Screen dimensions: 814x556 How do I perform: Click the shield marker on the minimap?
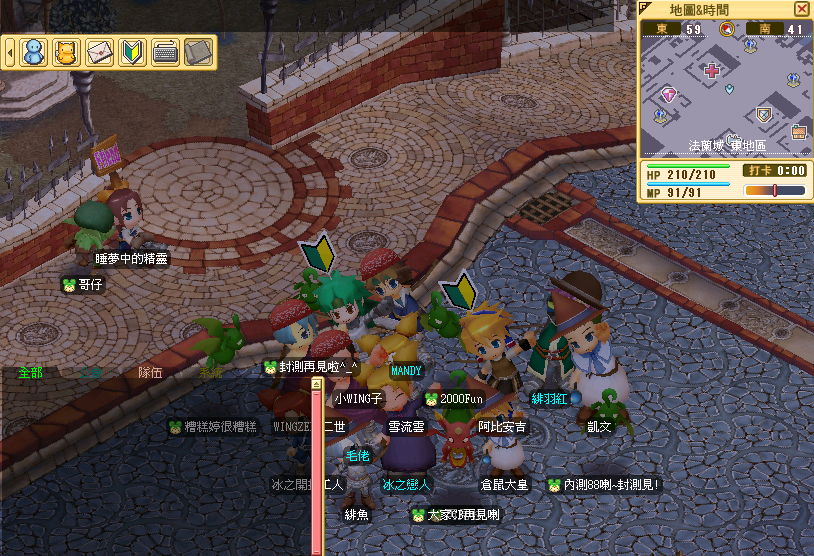(x=764, y=115)
